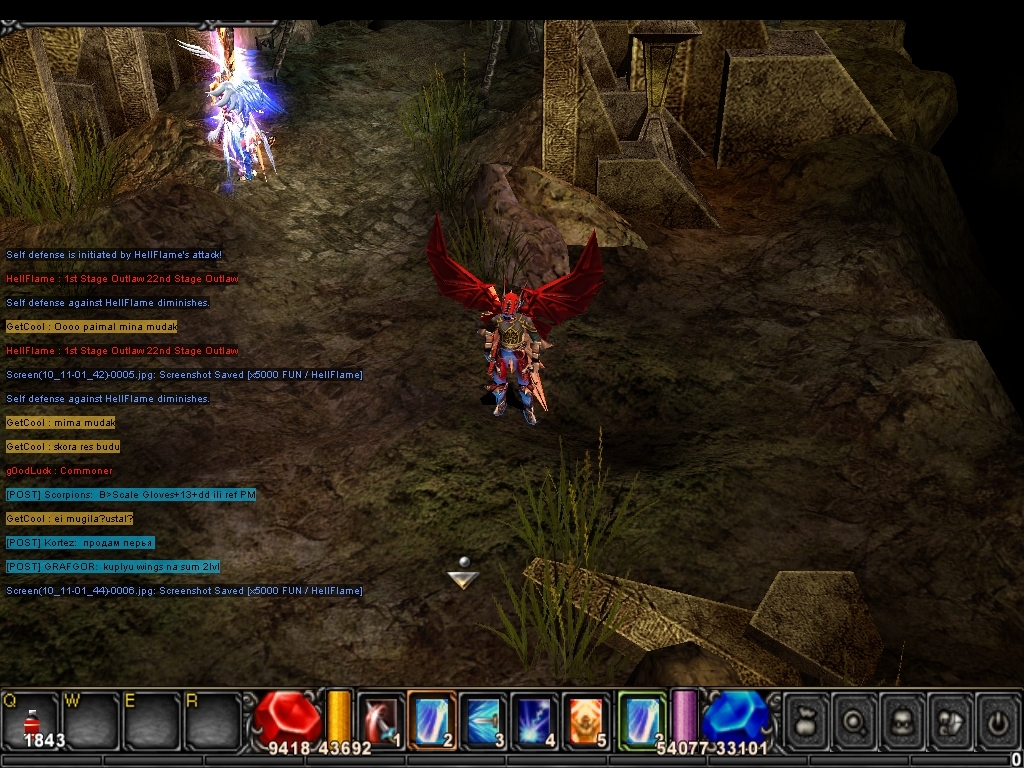
Task: Open the magnifier search button
Action: pos(856,720)
